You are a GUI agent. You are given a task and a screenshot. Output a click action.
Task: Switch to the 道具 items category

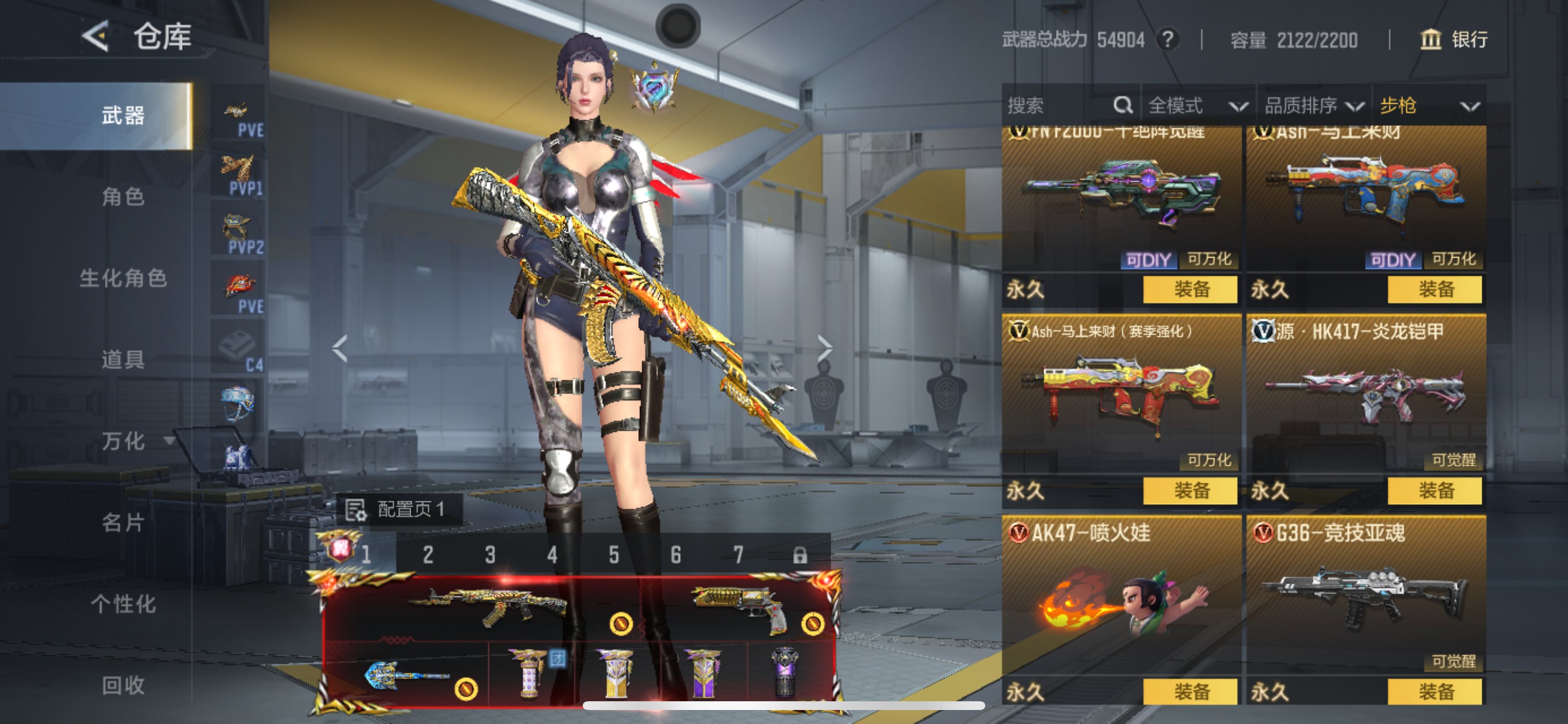tap(123, 360)
